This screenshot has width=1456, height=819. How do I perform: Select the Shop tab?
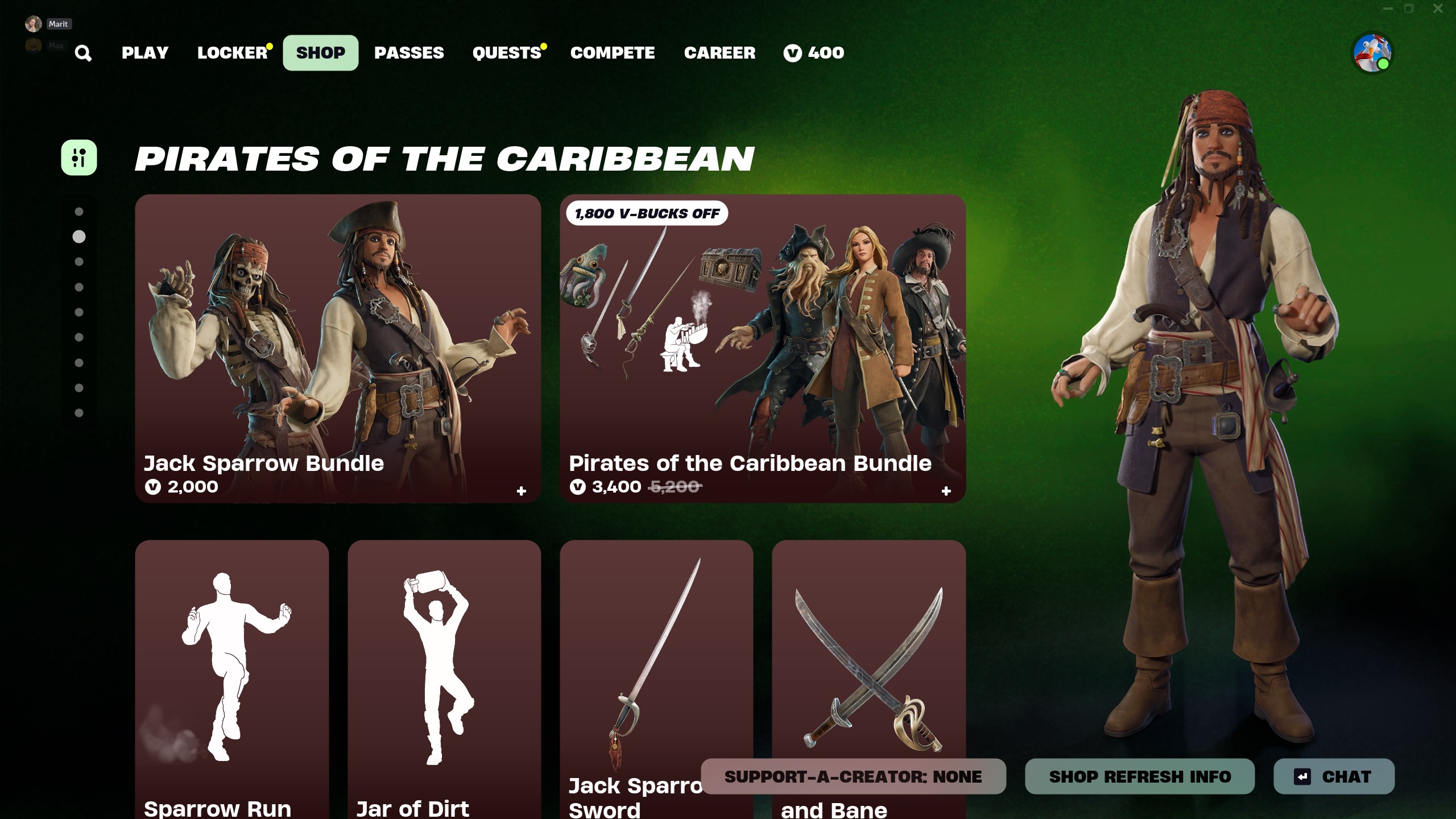[x=321, y=53]
